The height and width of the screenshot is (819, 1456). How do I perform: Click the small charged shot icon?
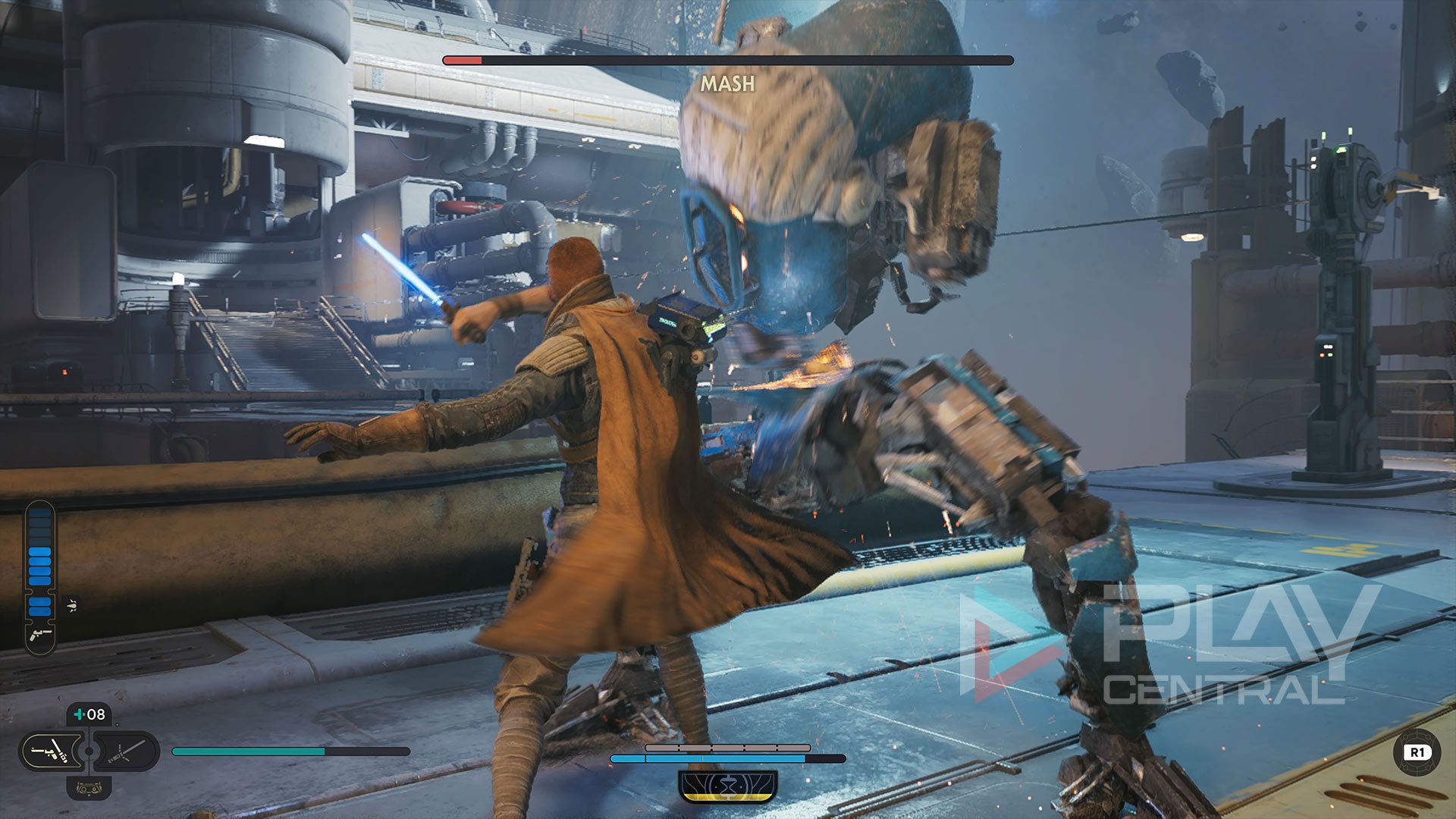pos(72,605)
